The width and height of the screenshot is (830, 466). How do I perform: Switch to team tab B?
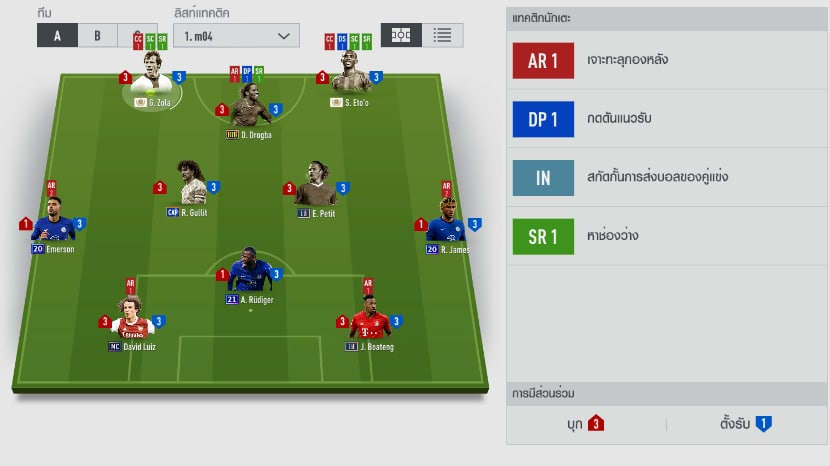(98, 34)
